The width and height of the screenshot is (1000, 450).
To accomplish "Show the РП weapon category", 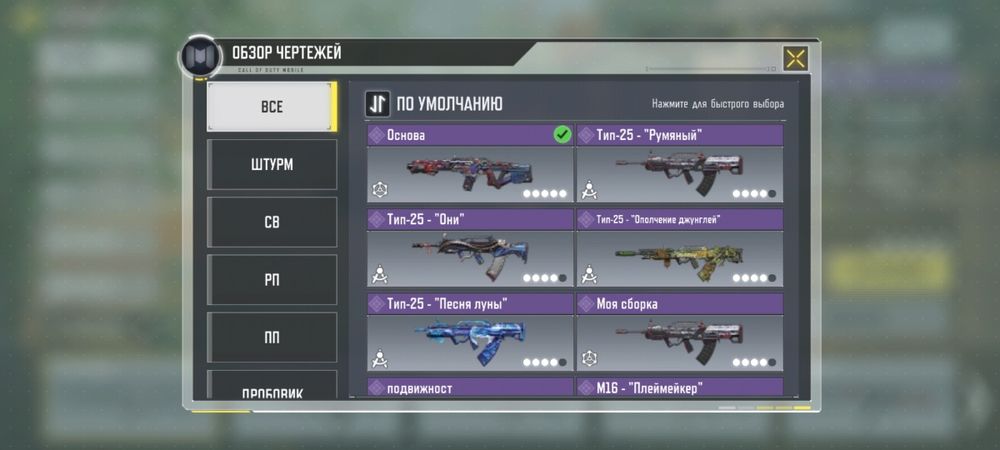I will tap(271, 280).
